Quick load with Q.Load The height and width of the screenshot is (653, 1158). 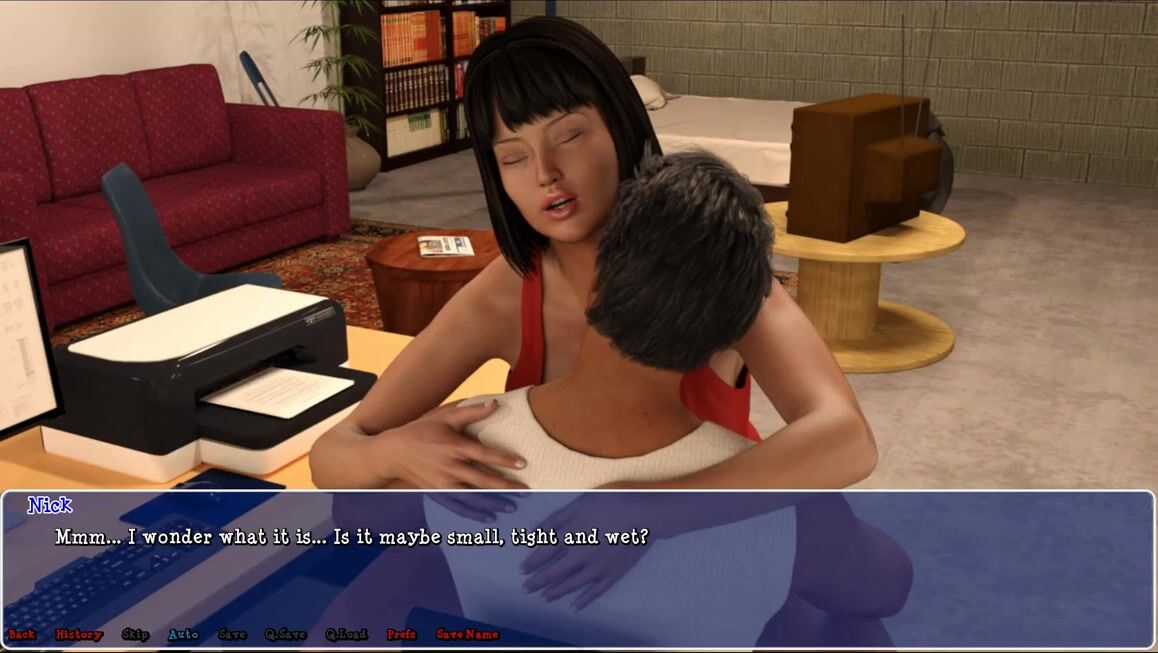(x=346, y=634)
